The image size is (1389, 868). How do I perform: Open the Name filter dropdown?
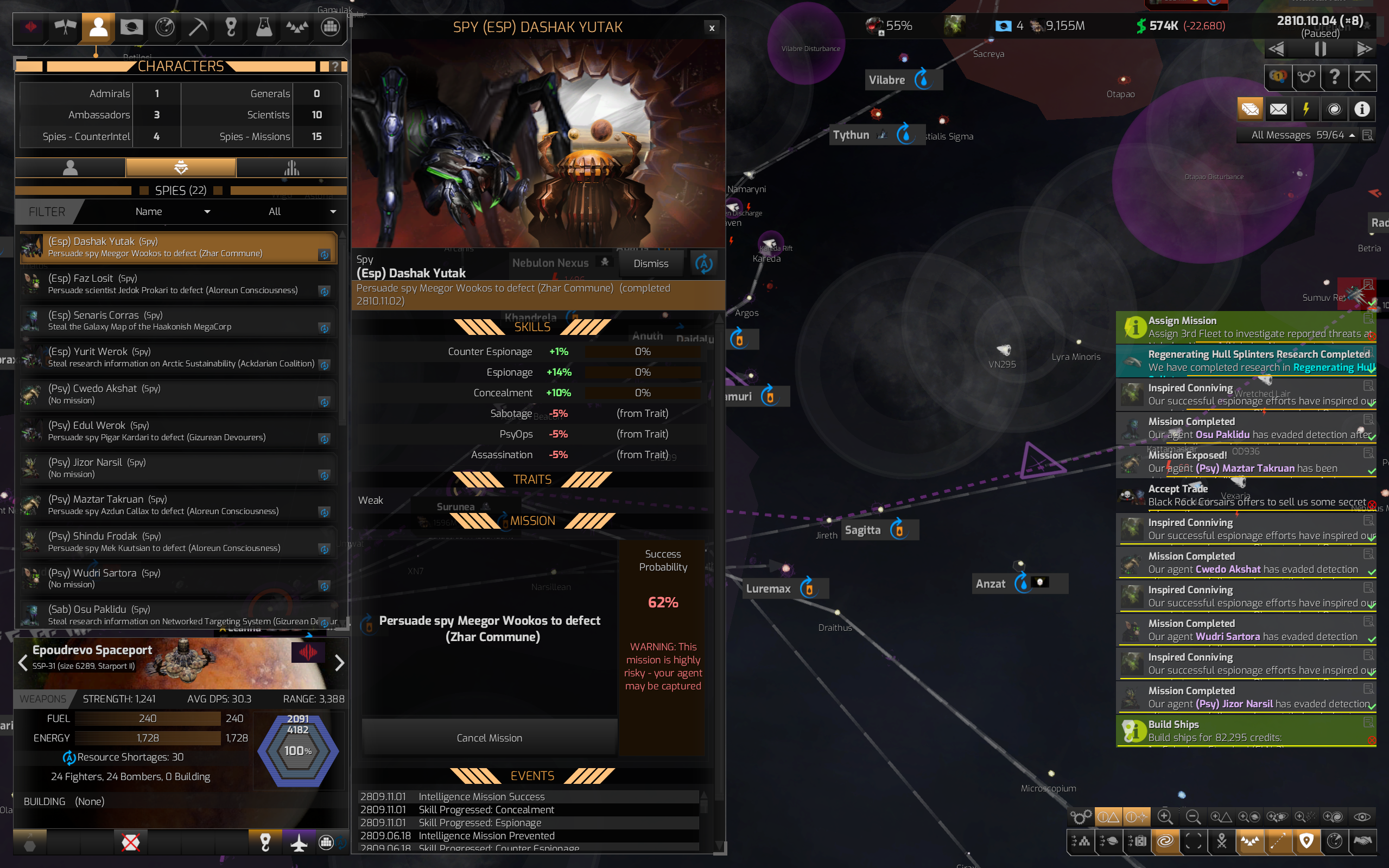click(x=172, y=212)
